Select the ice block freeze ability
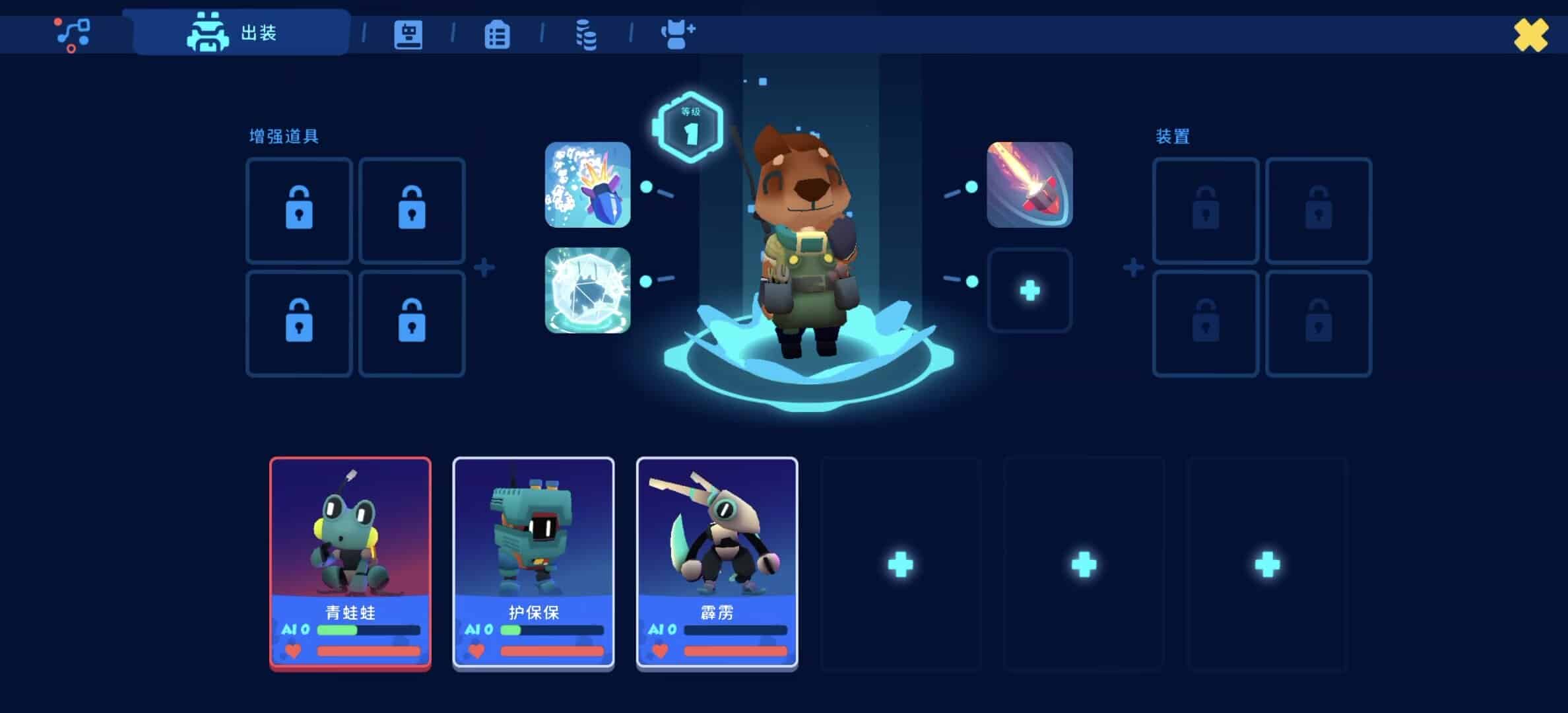1568x713 pixels. point(587,290)
